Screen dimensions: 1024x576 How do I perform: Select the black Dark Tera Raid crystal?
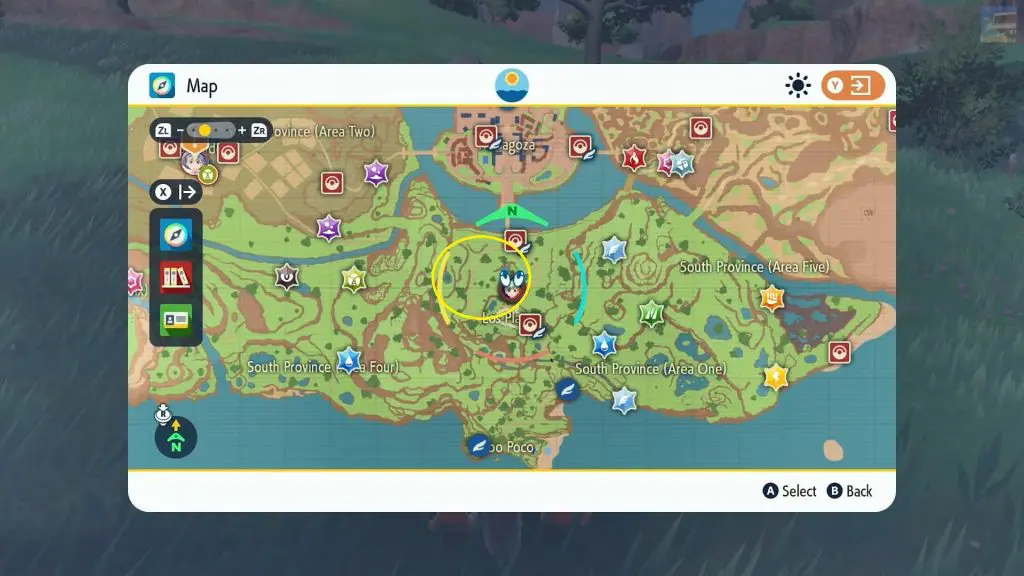288,275
